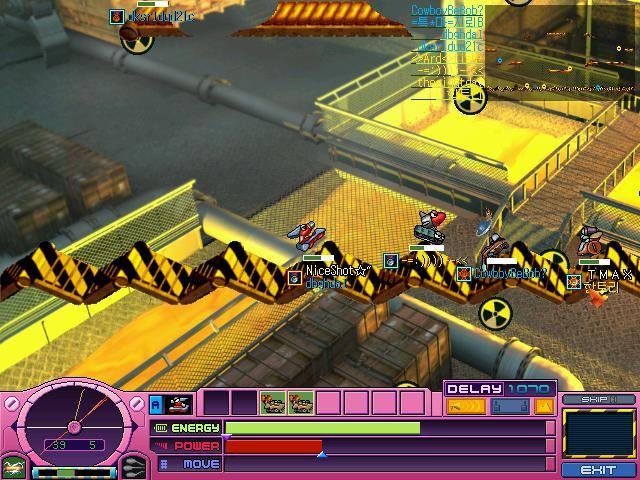Skip your turn with the SKIP button
The image size is (640, 480).
click(x=598, y=399)
